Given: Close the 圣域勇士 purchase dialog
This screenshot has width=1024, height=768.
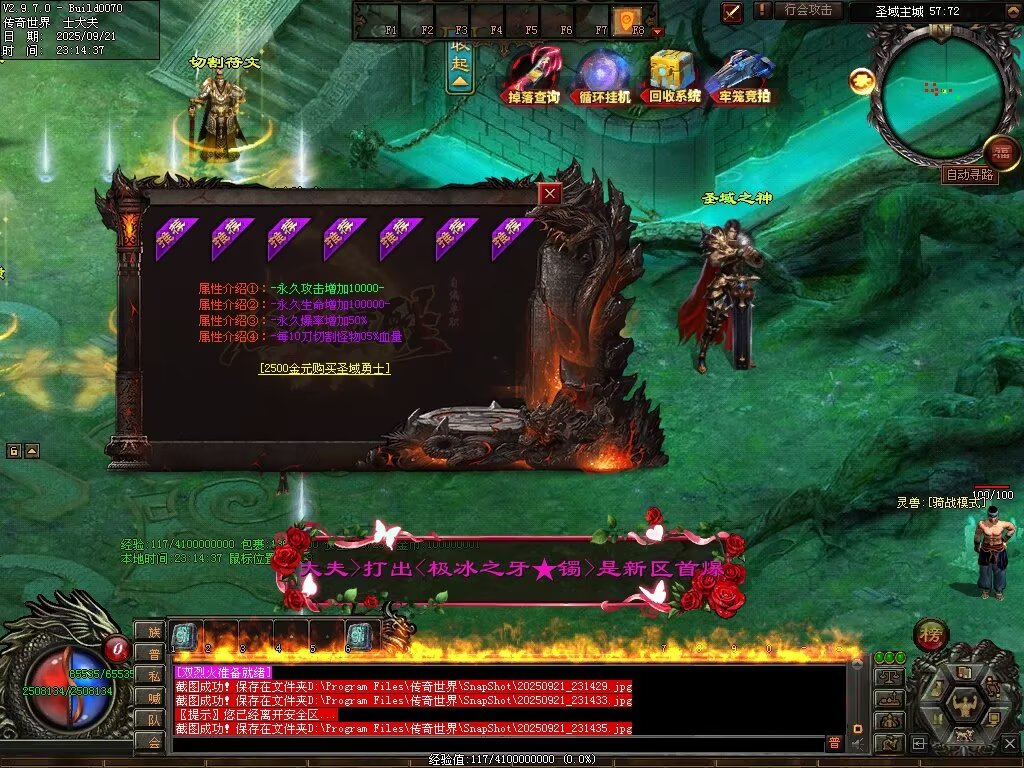Looking at the screenshot, I should 550,194.
